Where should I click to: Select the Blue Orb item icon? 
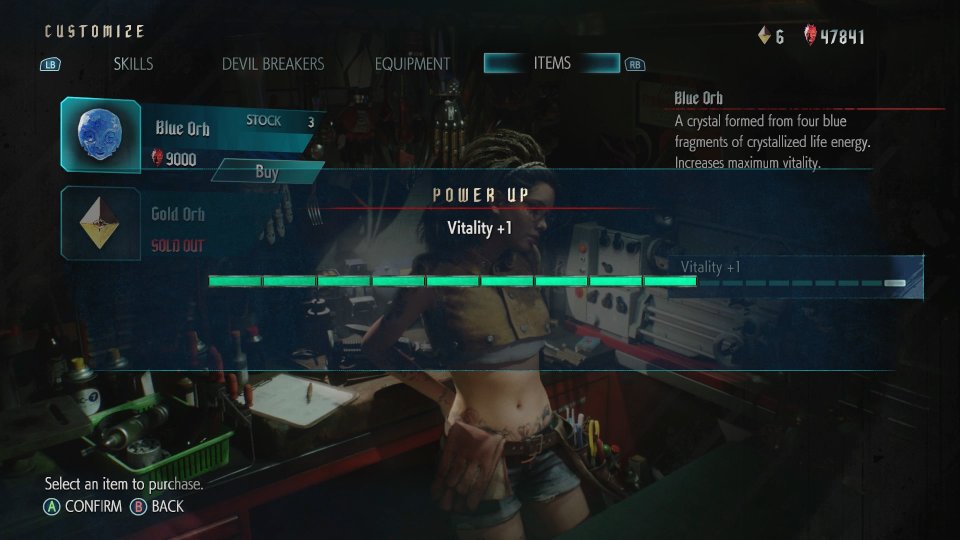click(101, 136)
